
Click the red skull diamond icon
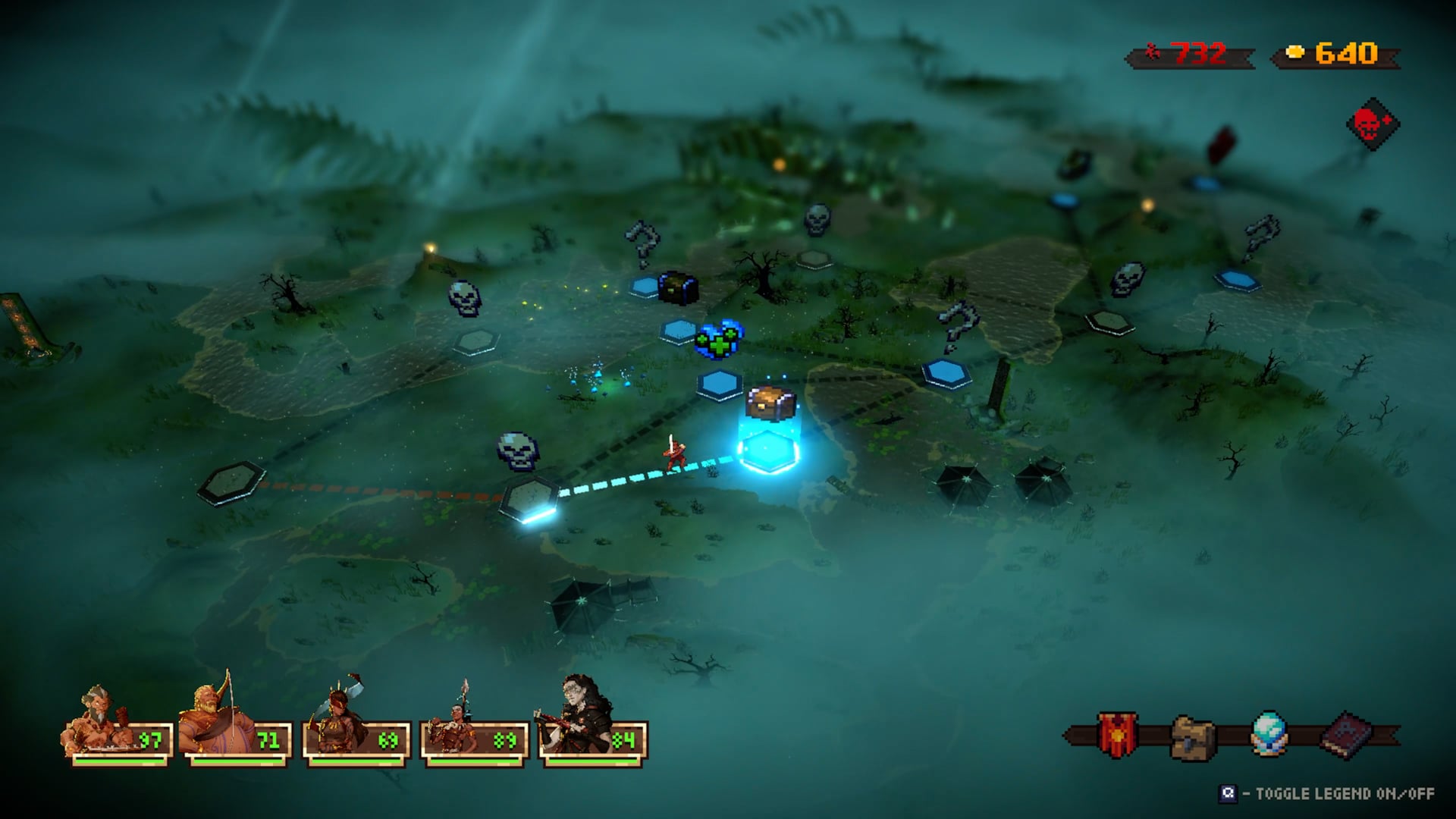coord(1372,124)
